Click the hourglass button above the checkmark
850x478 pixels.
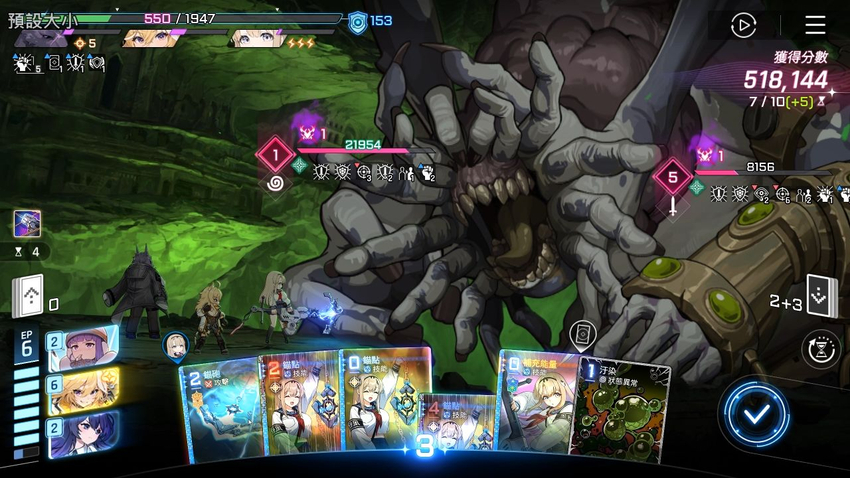[x=821, y=349]
